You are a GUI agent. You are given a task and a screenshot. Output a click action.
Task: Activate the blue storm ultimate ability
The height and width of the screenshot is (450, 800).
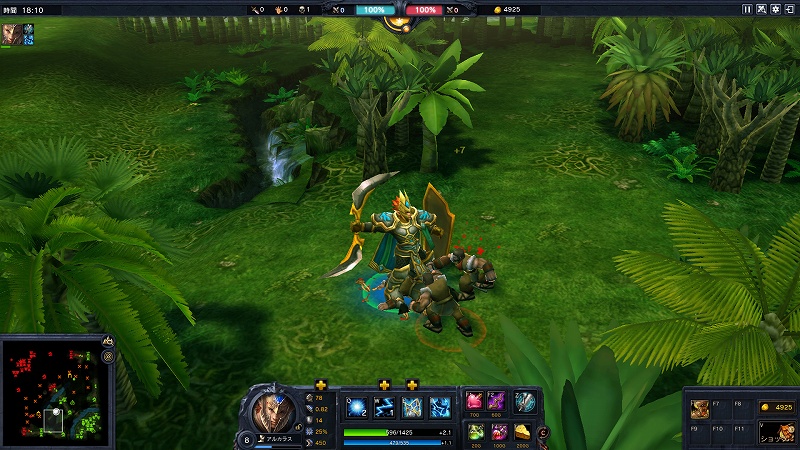[x=440, y=406]
